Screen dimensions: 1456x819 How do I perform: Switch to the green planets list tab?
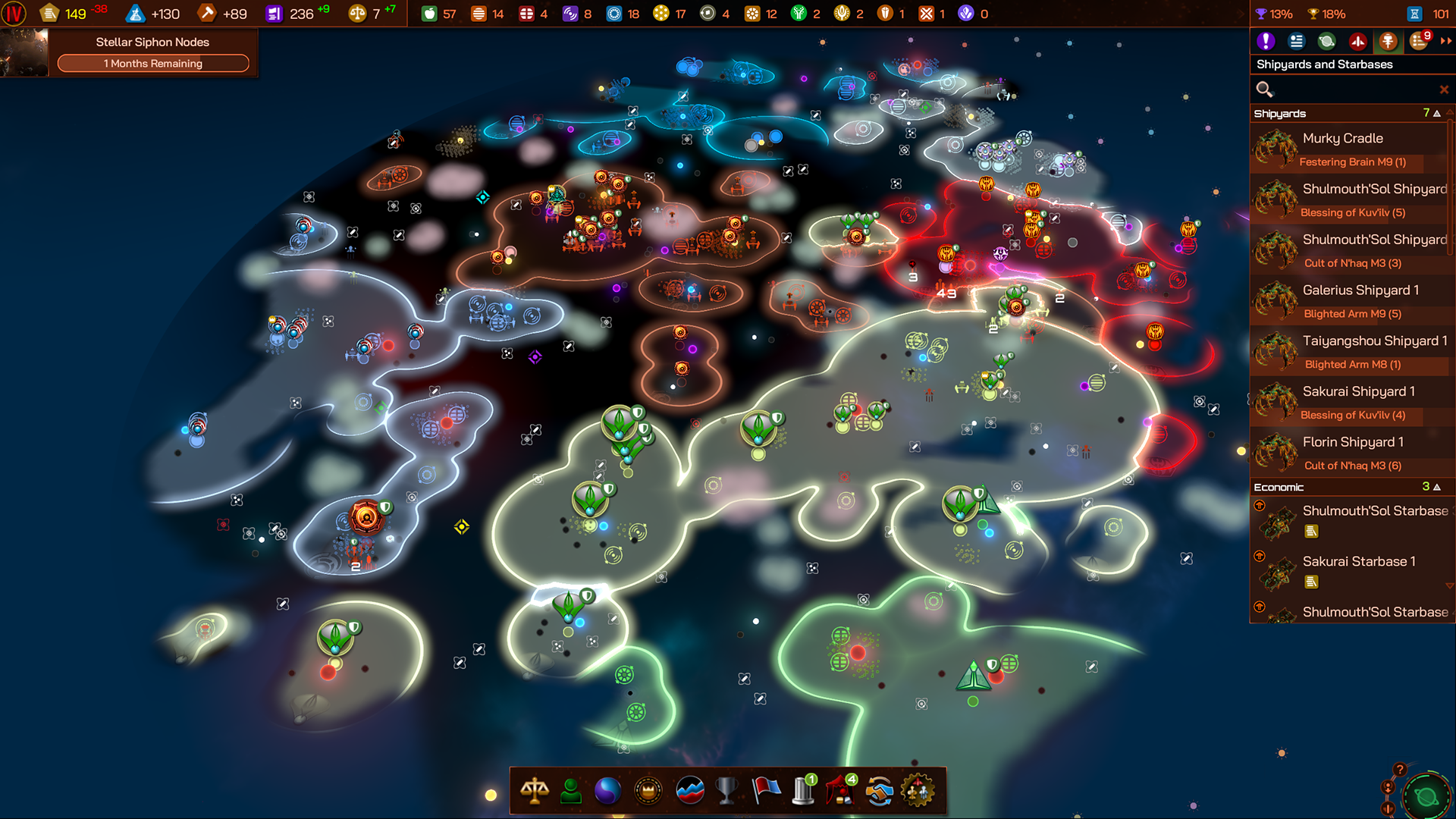click(x=1326, y=42)
